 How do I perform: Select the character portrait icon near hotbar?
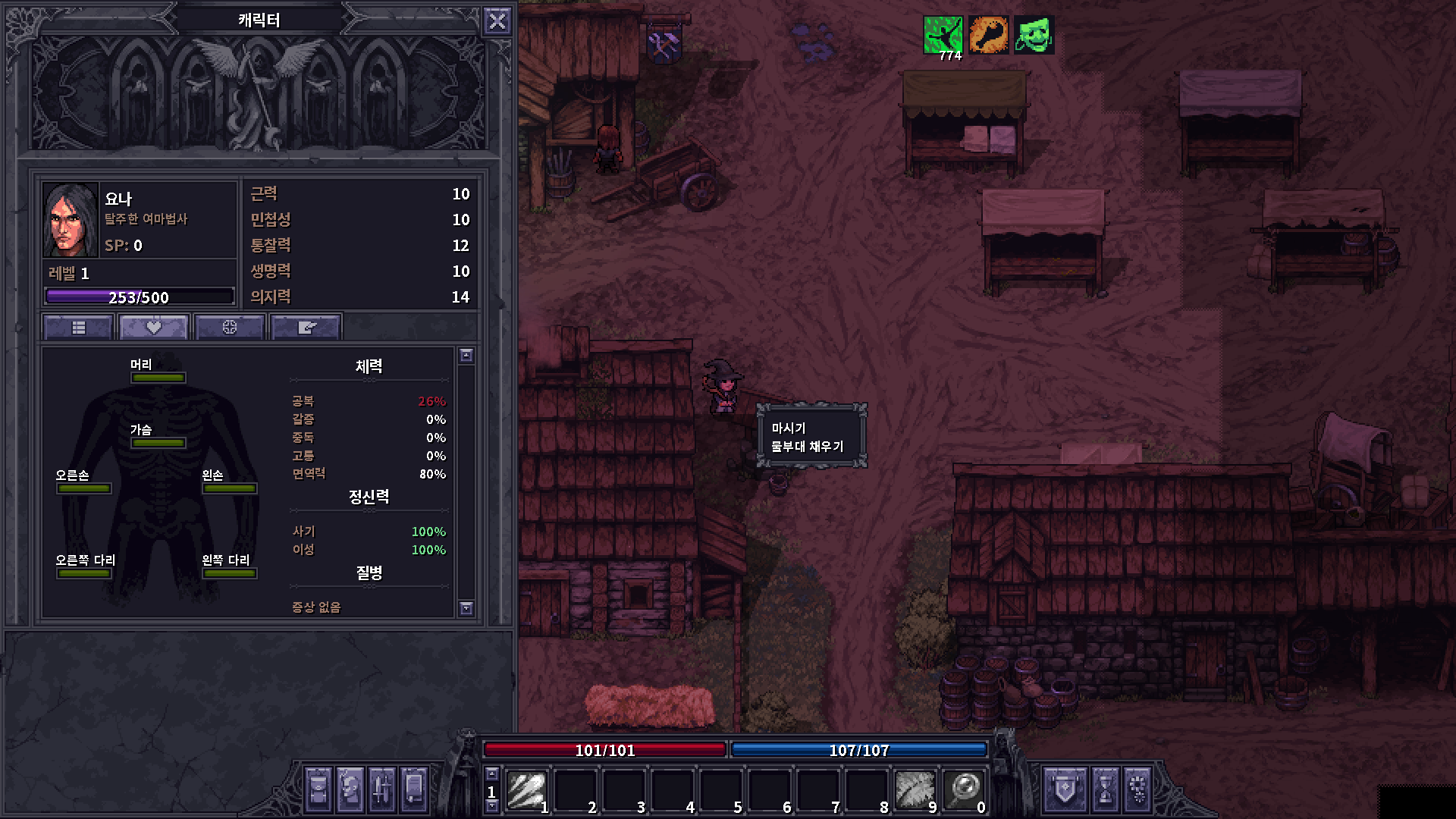click(350, 791)
